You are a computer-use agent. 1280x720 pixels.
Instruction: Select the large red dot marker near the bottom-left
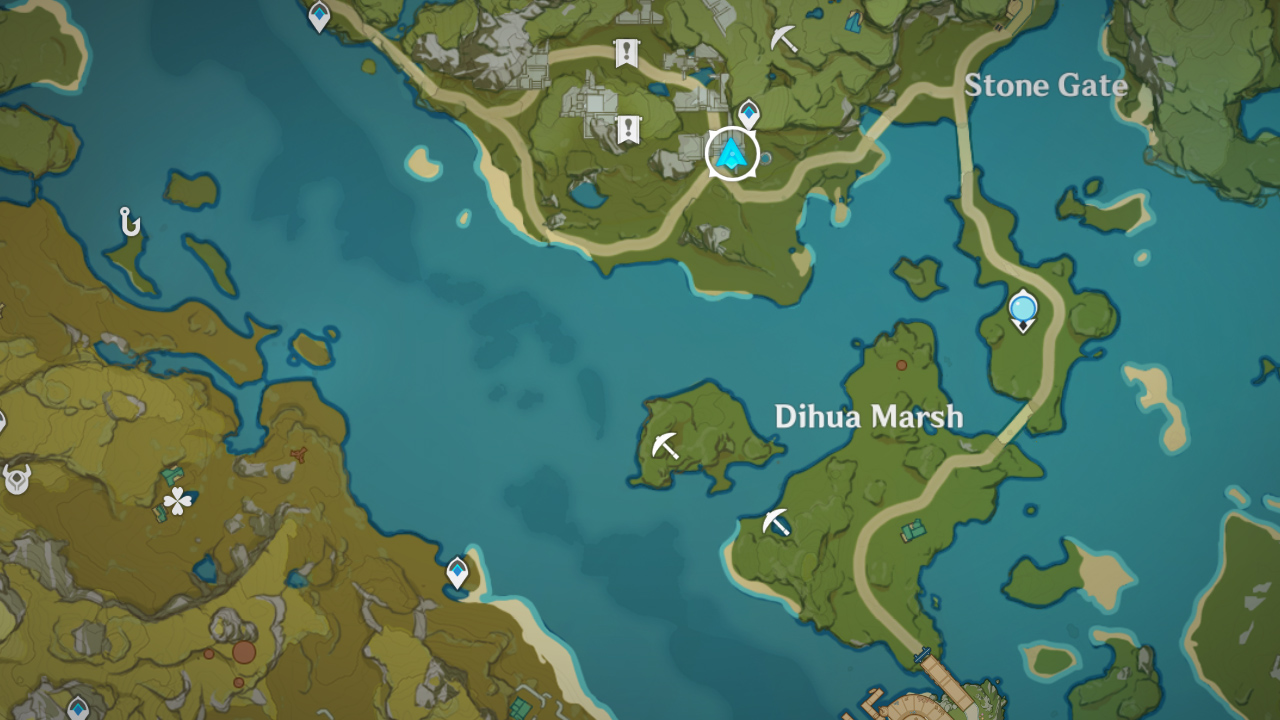pyautogui.click(x=243, y=651)
